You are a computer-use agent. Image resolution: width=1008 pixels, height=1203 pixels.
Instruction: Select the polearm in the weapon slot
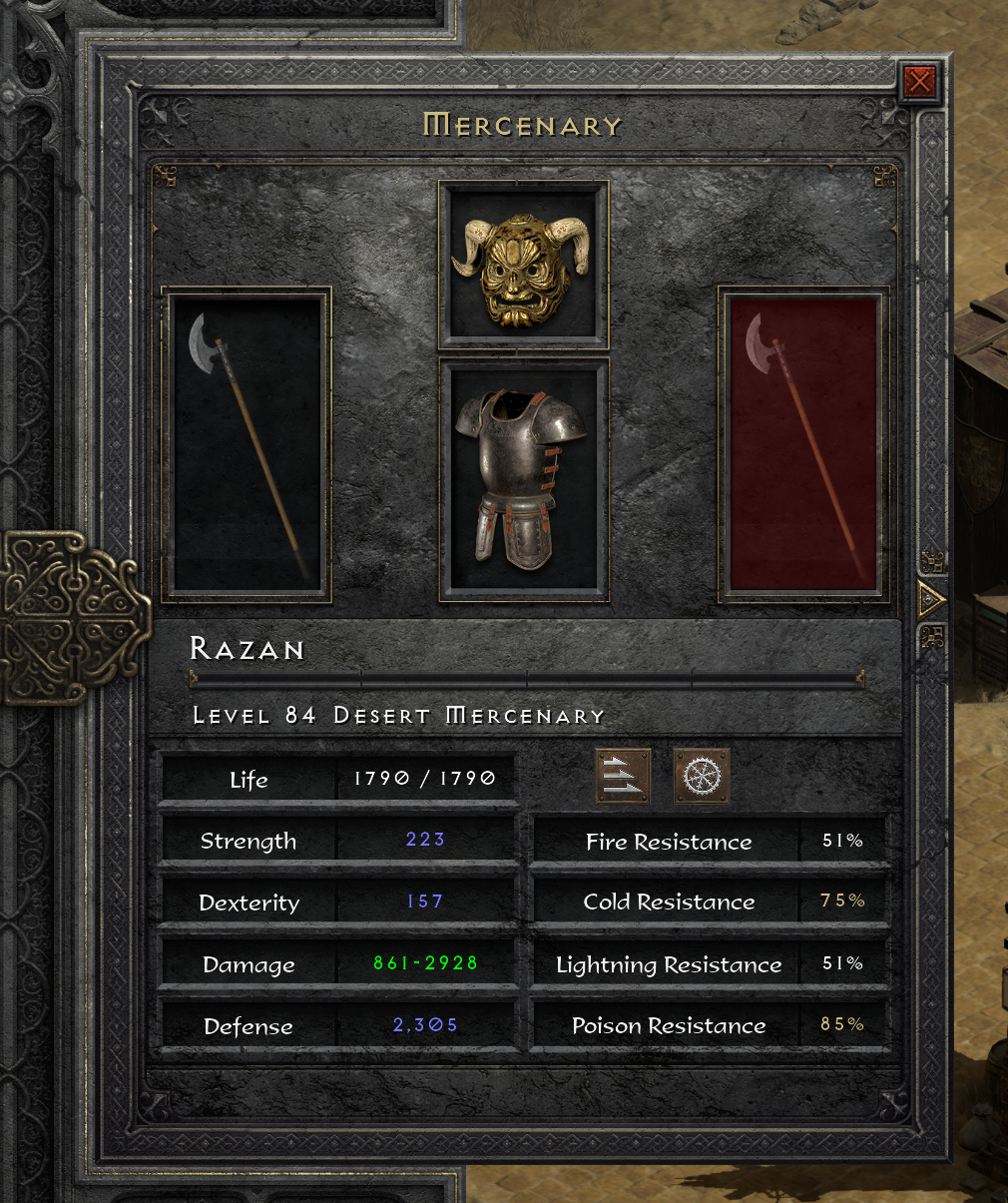[248, 445]
